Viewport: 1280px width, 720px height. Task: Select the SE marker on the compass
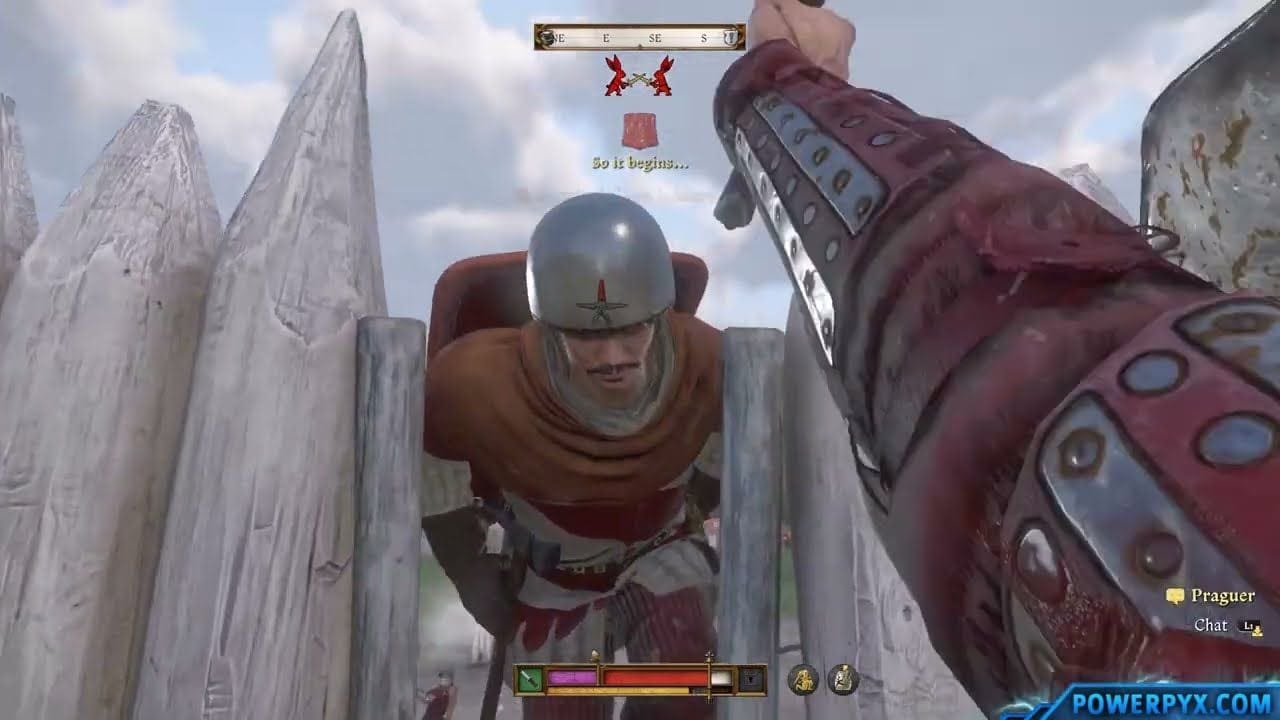(x=655, y=37)
